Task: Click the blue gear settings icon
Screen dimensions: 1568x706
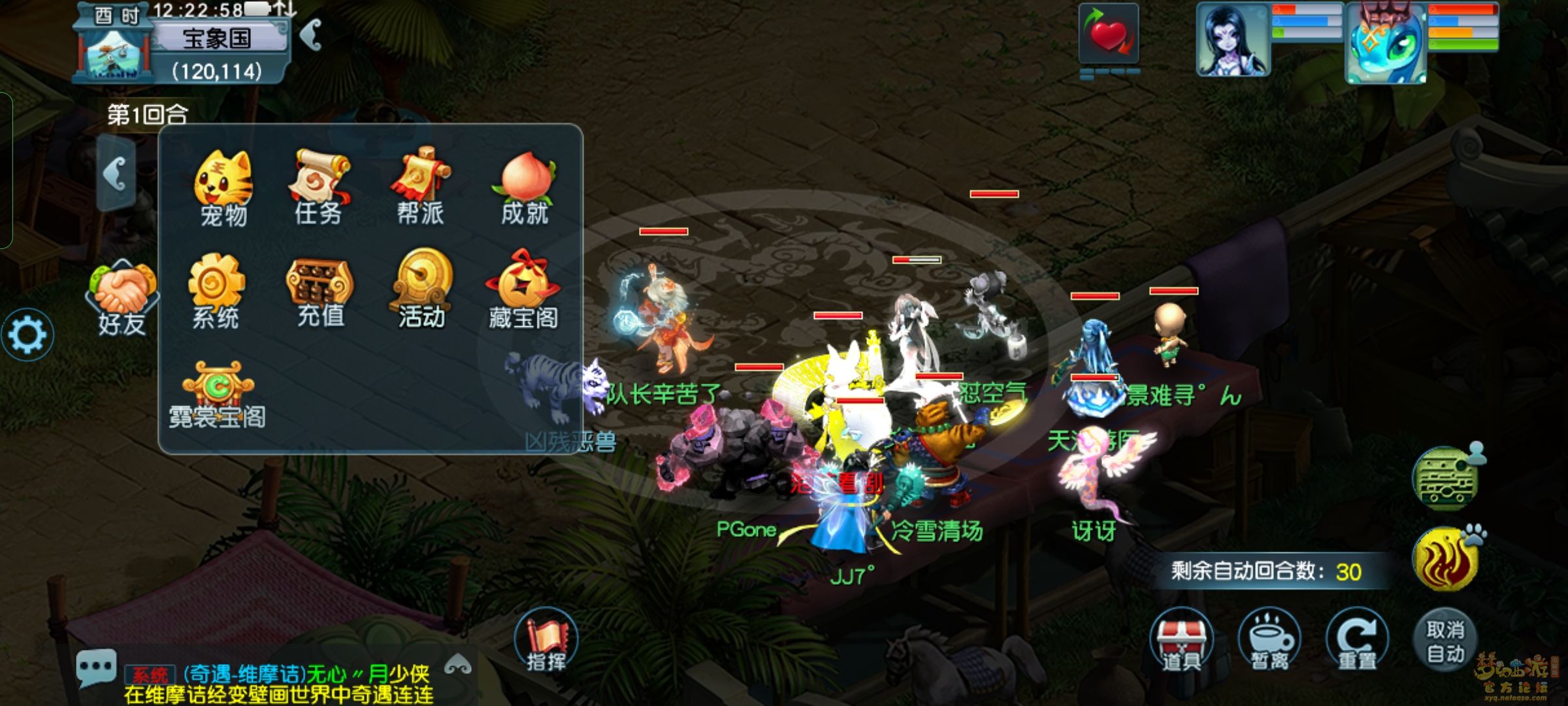Action: click(x=27, y=335)
